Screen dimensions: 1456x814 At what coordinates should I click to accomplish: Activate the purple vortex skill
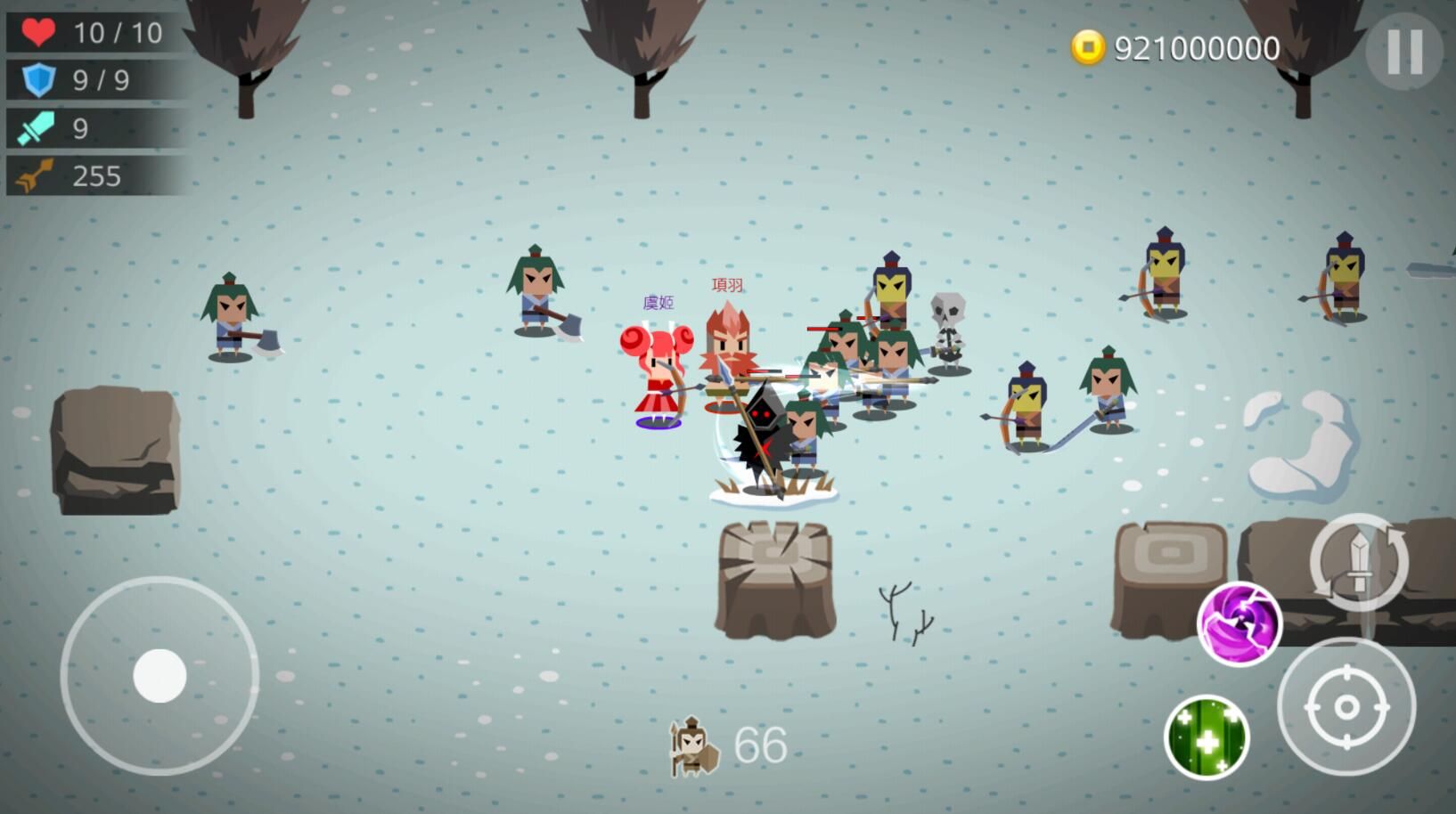coord(1239,623)
